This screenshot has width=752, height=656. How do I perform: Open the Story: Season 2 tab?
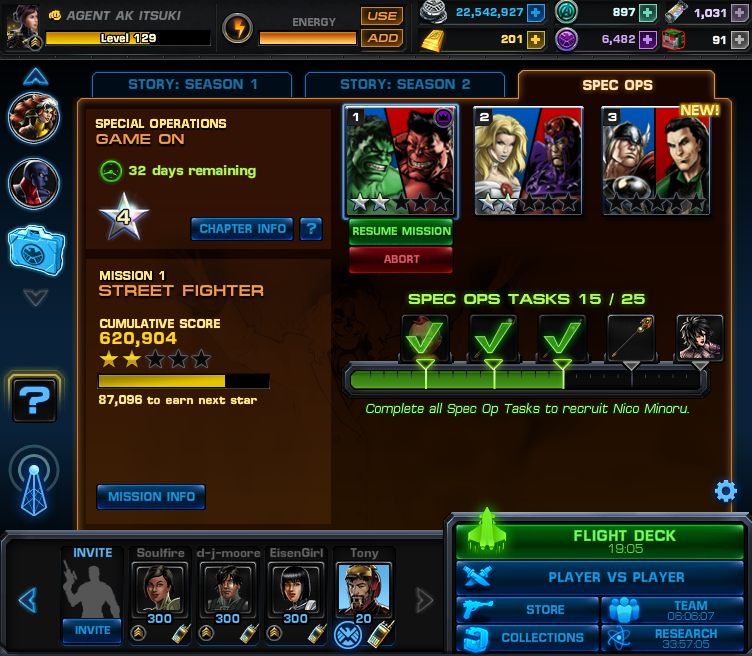[405, 85]
